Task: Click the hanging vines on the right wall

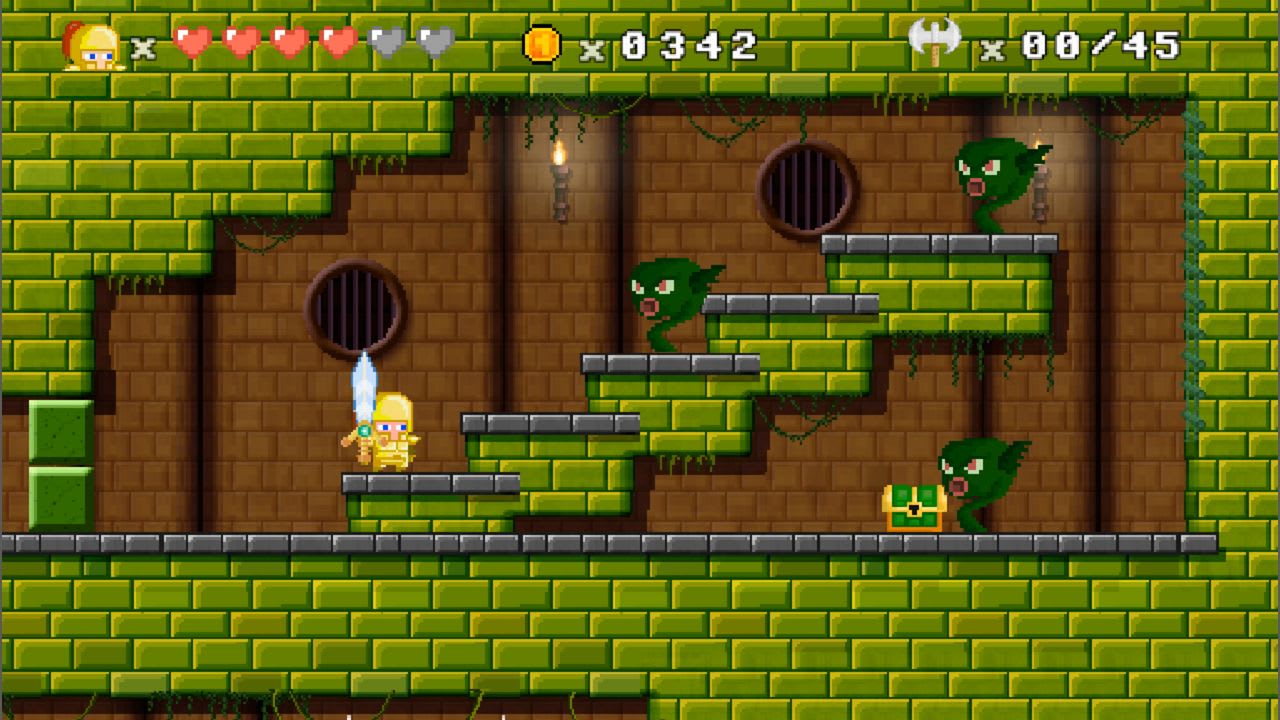Action: pos(1190,250)
